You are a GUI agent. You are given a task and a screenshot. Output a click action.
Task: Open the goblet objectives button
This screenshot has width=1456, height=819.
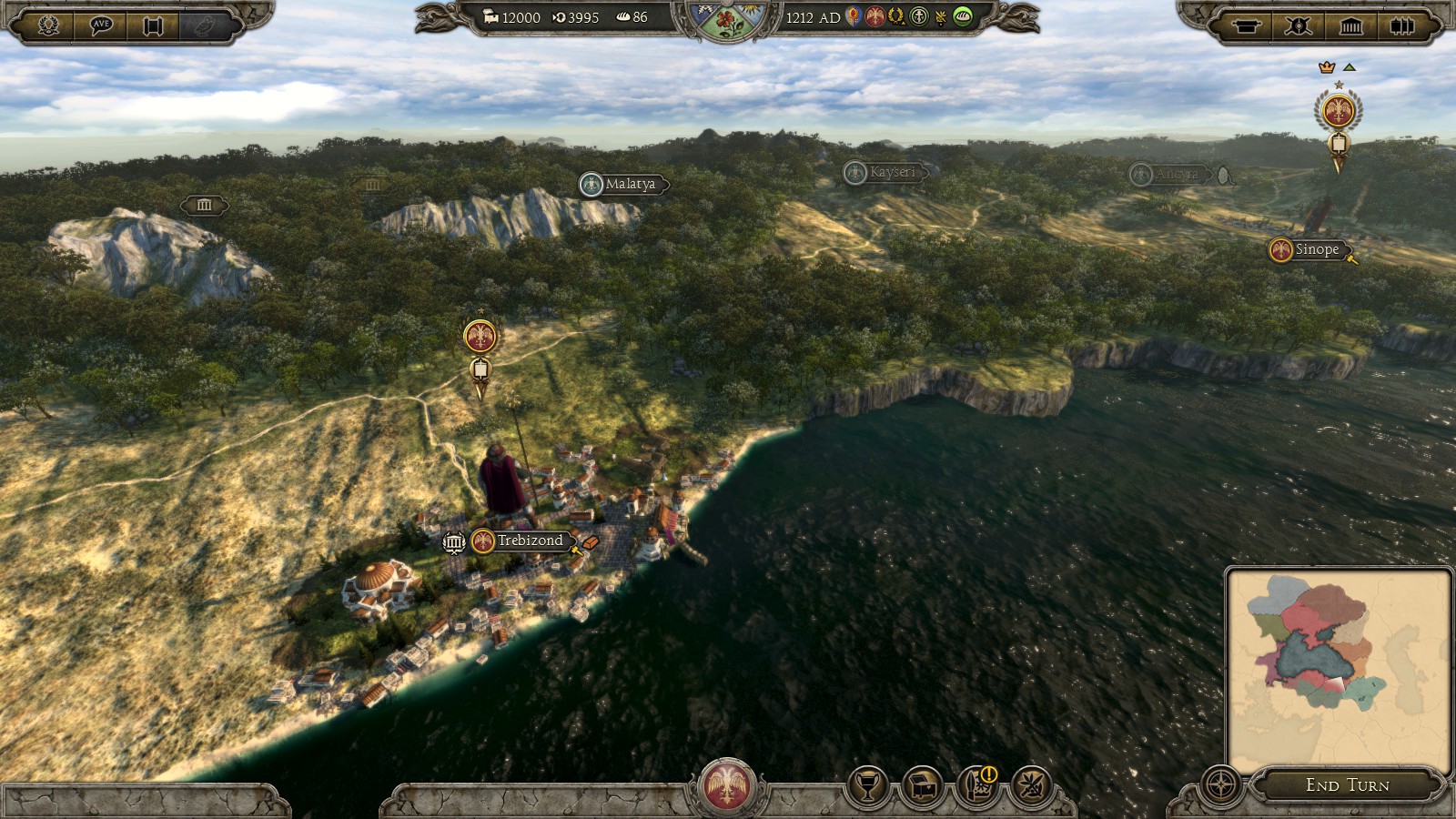pos(868,786)
